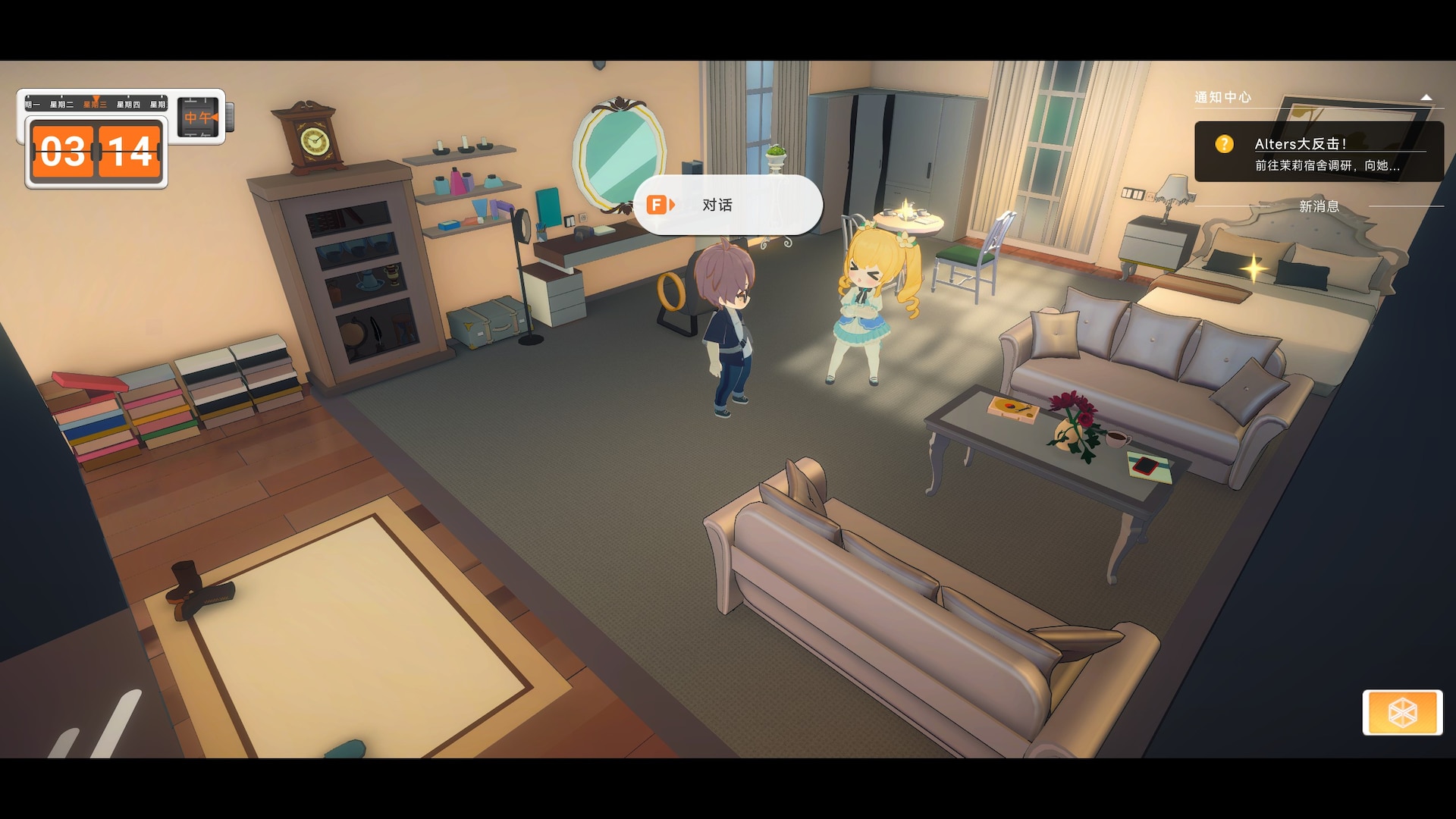
Task: Click the 新消息 section label
Action: tap(1319, 206)
